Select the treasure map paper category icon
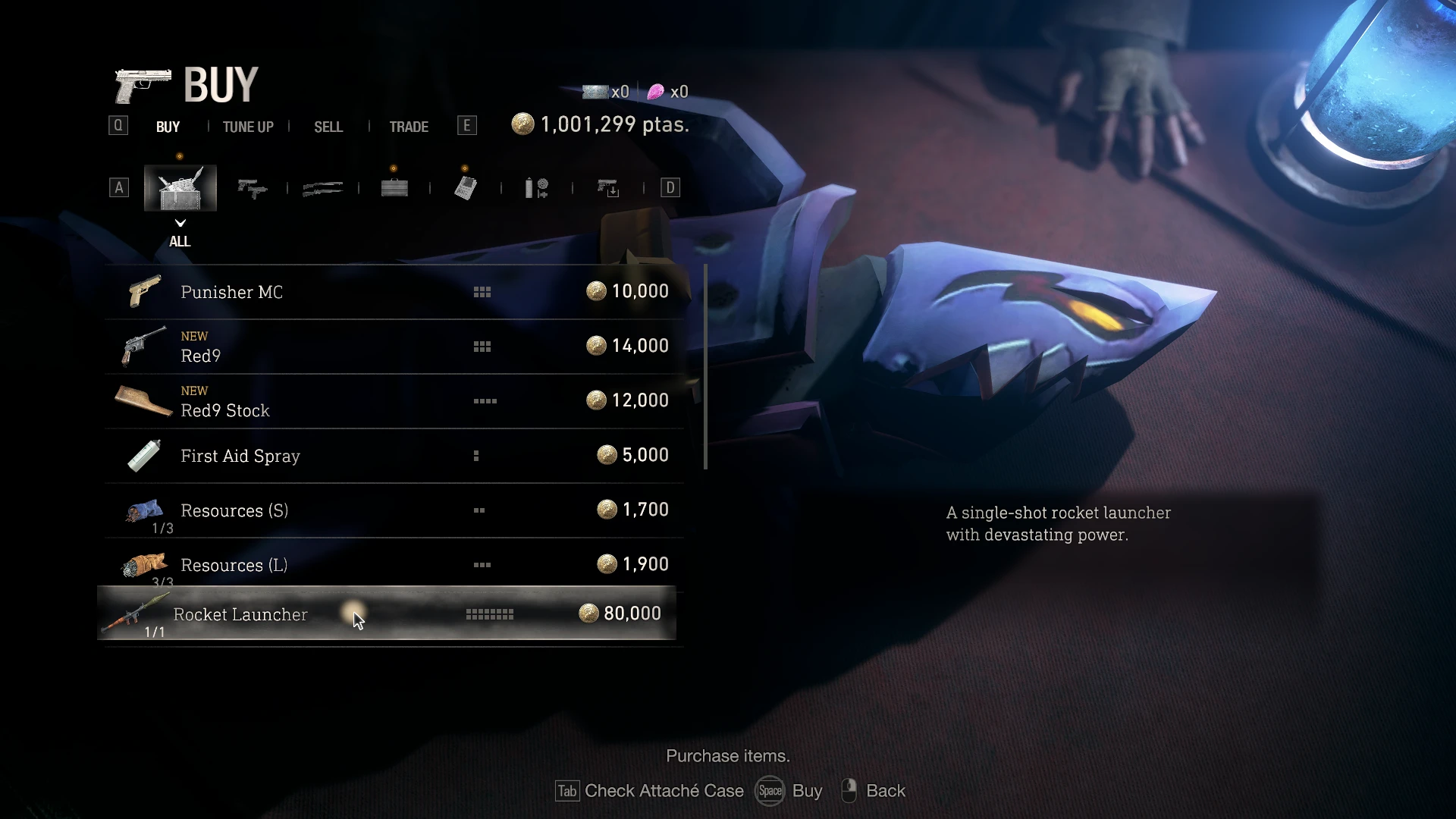 tap(466, 188)
